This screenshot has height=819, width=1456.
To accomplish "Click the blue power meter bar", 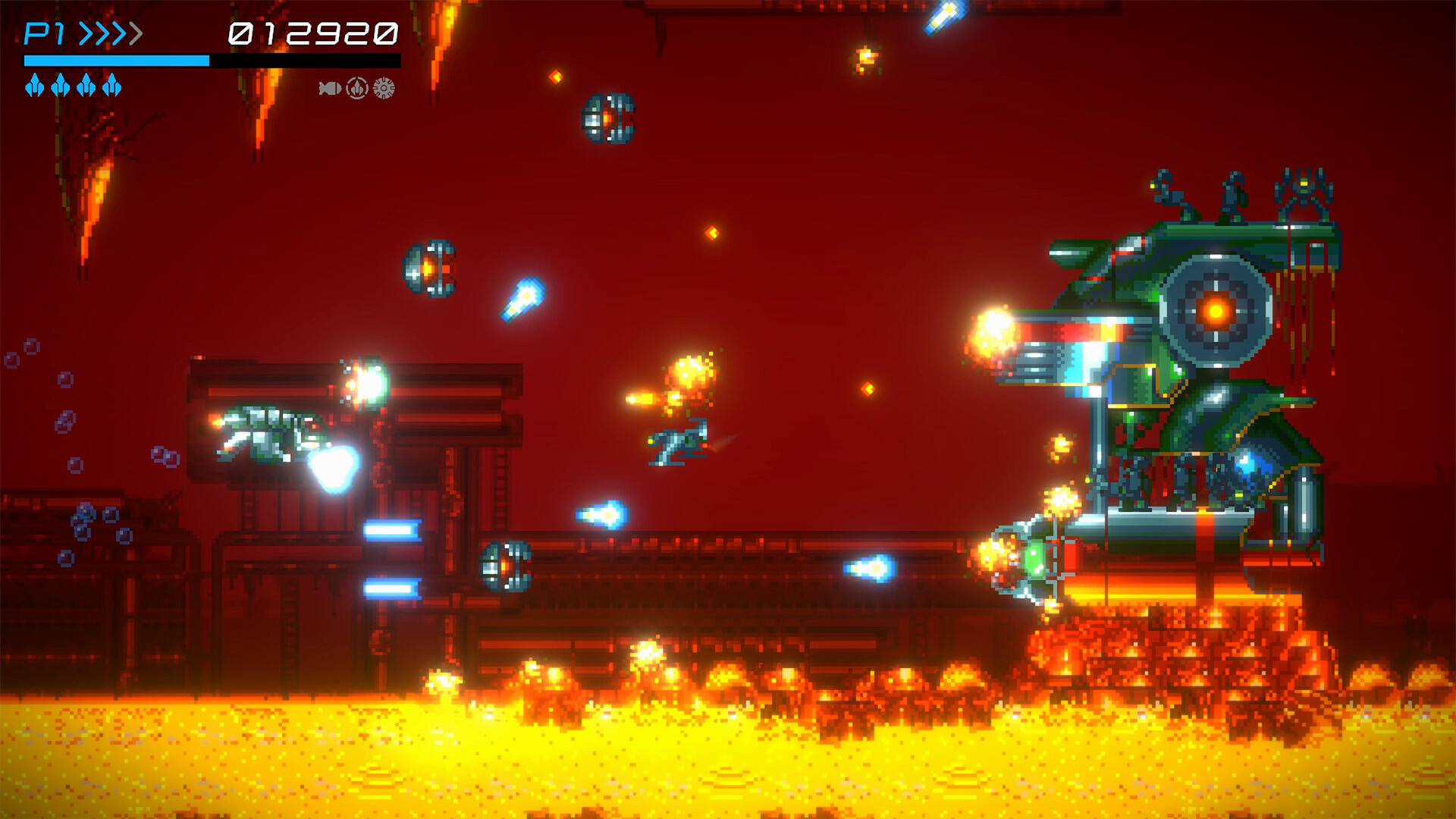I will tap(118, 61).
